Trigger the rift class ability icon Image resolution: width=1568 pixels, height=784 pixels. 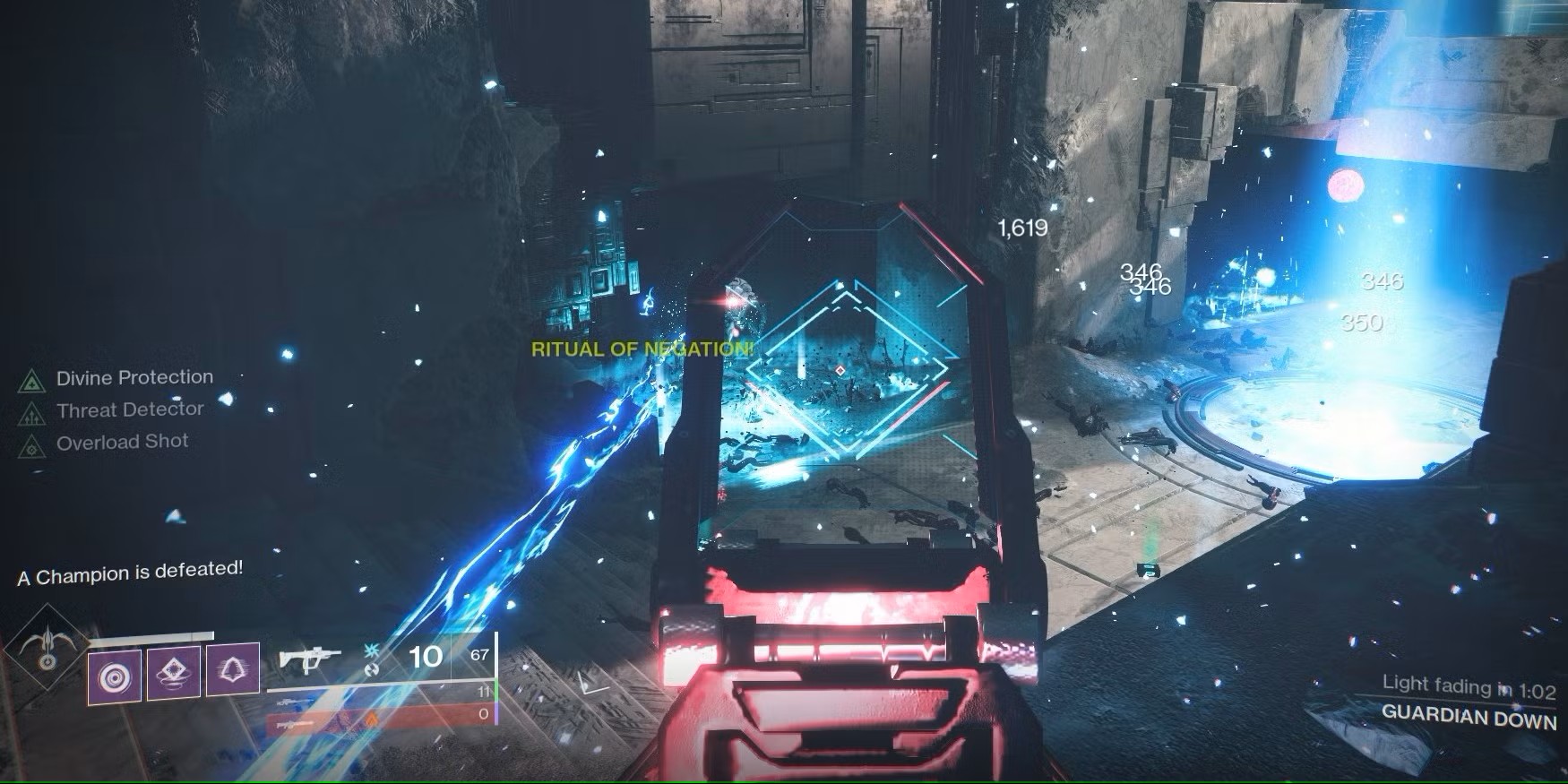[x=233, y=669]
